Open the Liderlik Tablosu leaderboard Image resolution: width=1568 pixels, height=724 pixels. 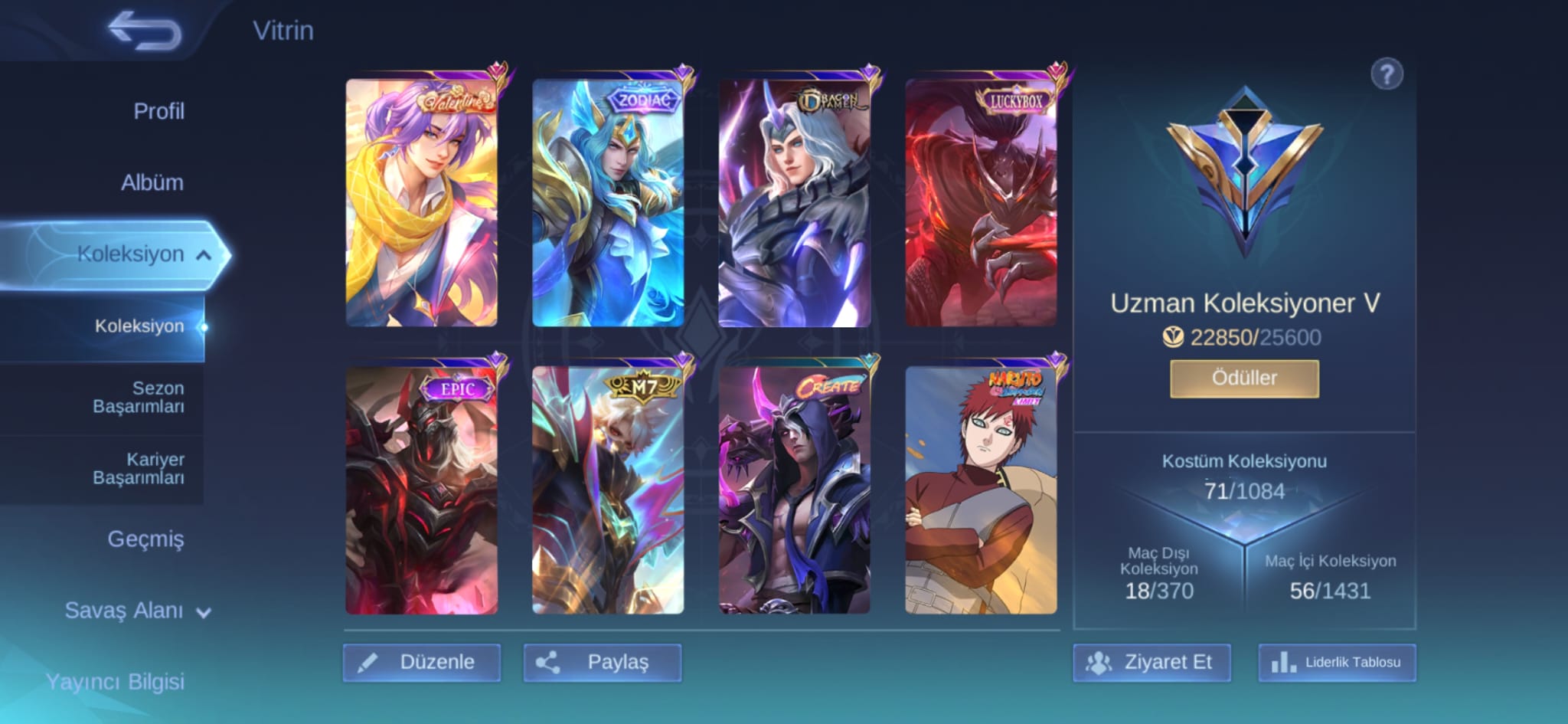click(1337, 662)
